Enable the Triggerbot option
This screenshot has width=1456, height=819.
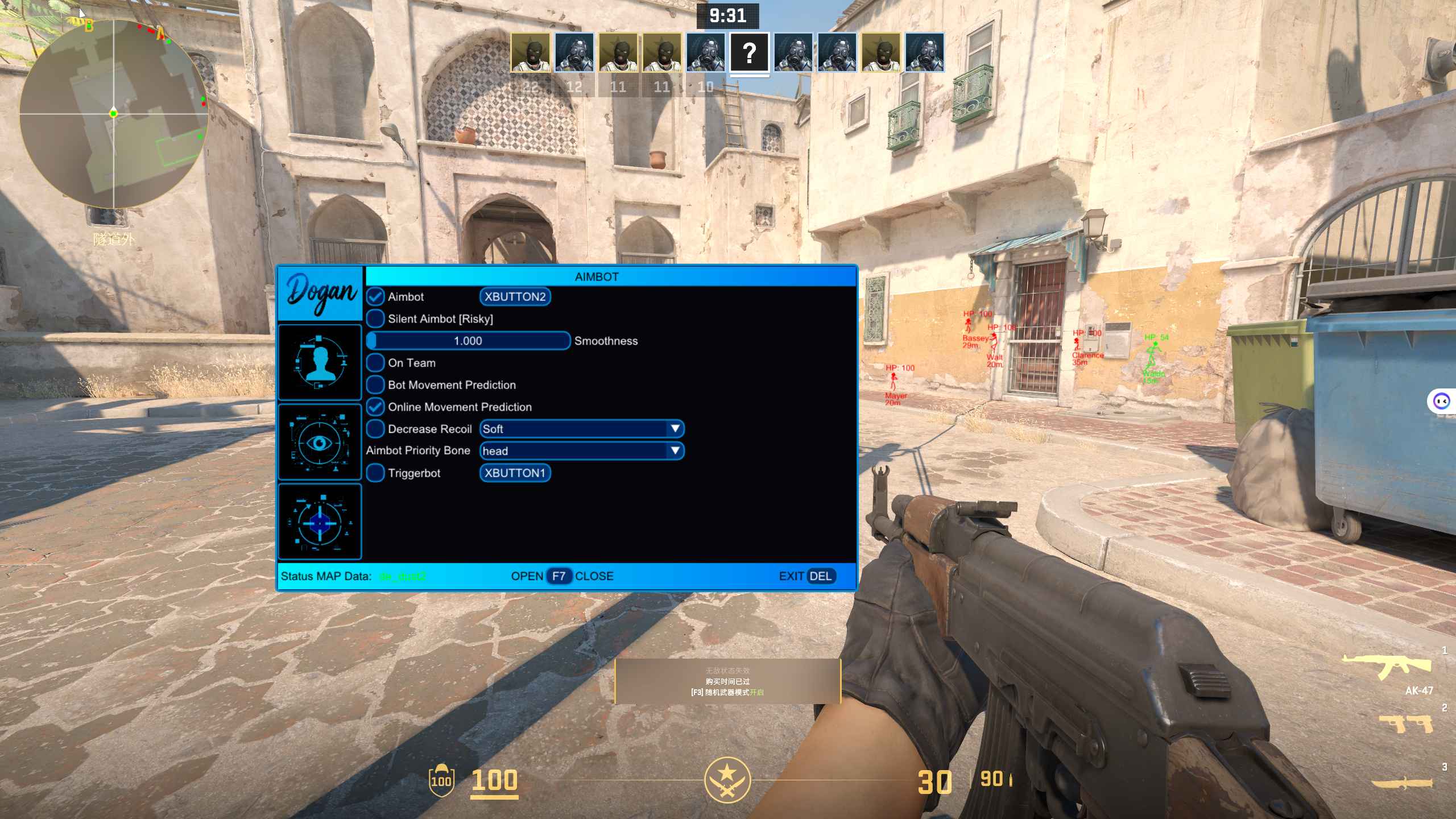375,473
